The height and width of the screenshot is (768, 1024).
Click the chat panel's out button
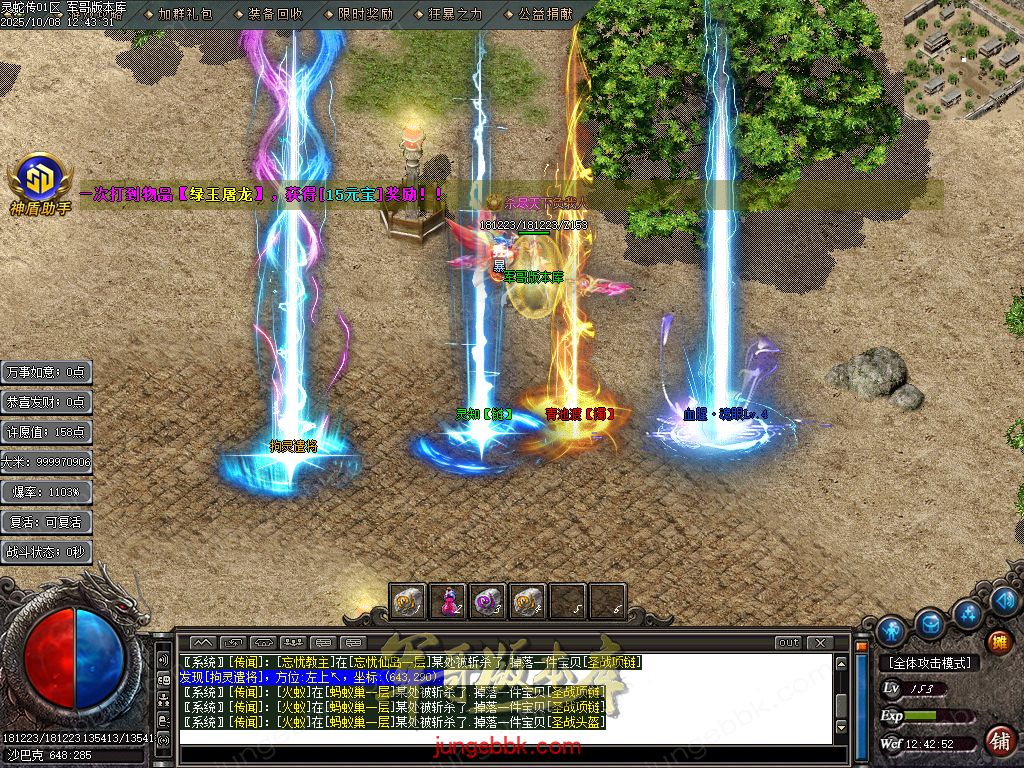[x=789, y=642]
